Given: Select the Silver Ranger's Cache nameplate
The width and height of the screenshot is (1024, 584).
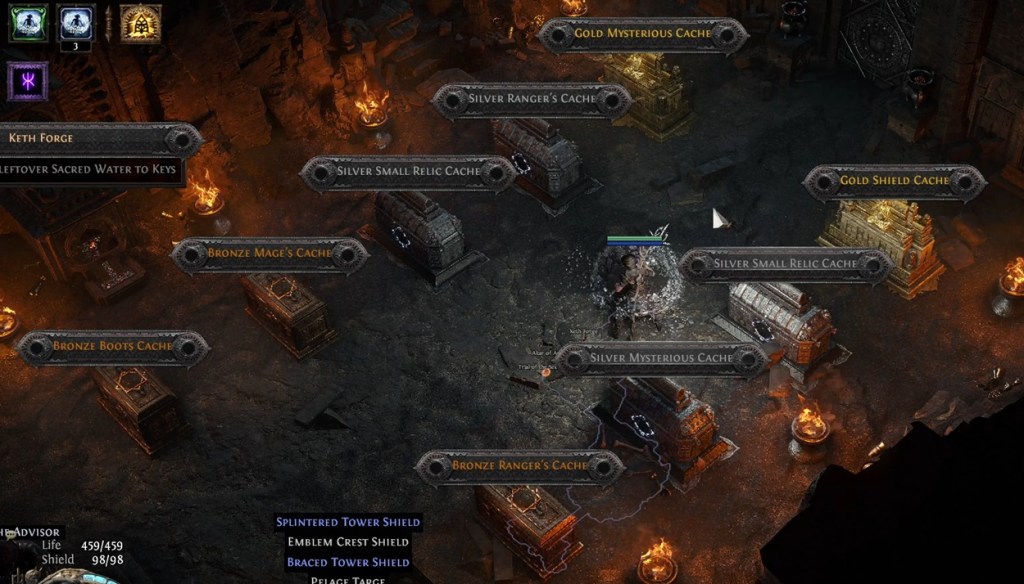Looking at the screenshot, I should pos(532,99).
